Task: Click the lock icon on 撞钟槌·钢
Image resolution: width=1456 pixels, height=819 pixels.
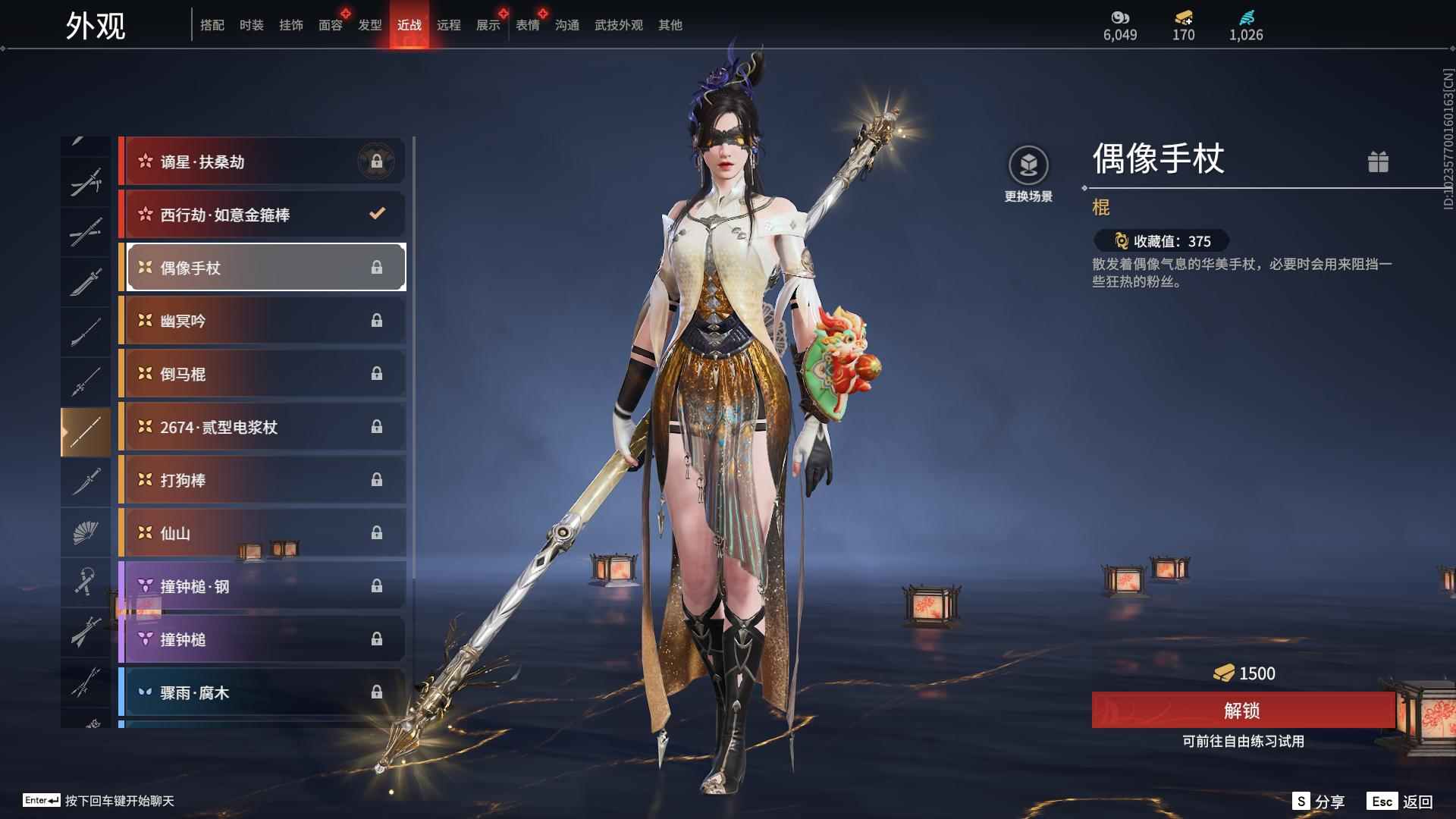Action: click(377, 585)
